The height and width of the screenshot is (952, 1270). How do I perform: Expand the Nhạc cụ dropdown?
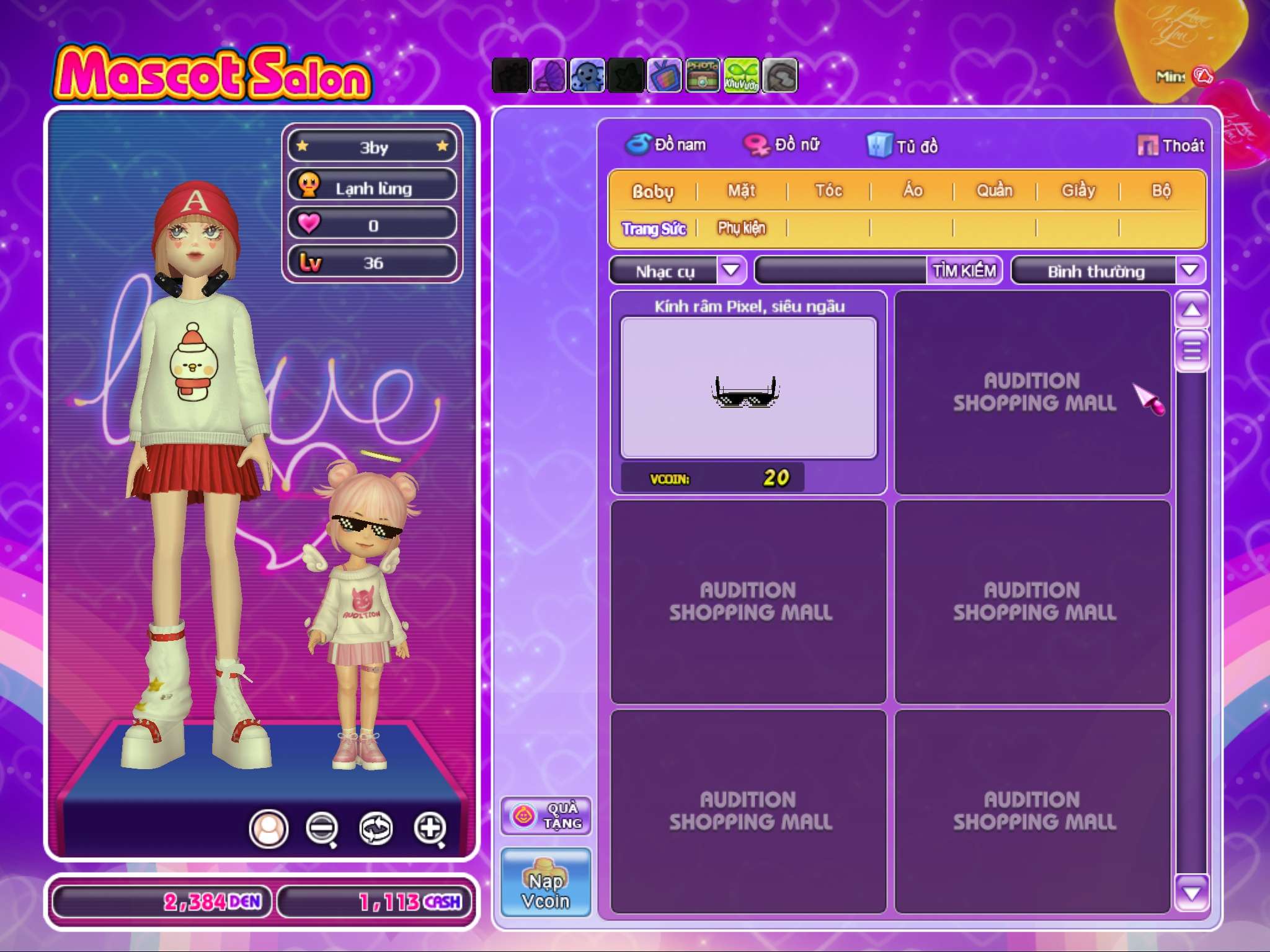click(731, 270)
